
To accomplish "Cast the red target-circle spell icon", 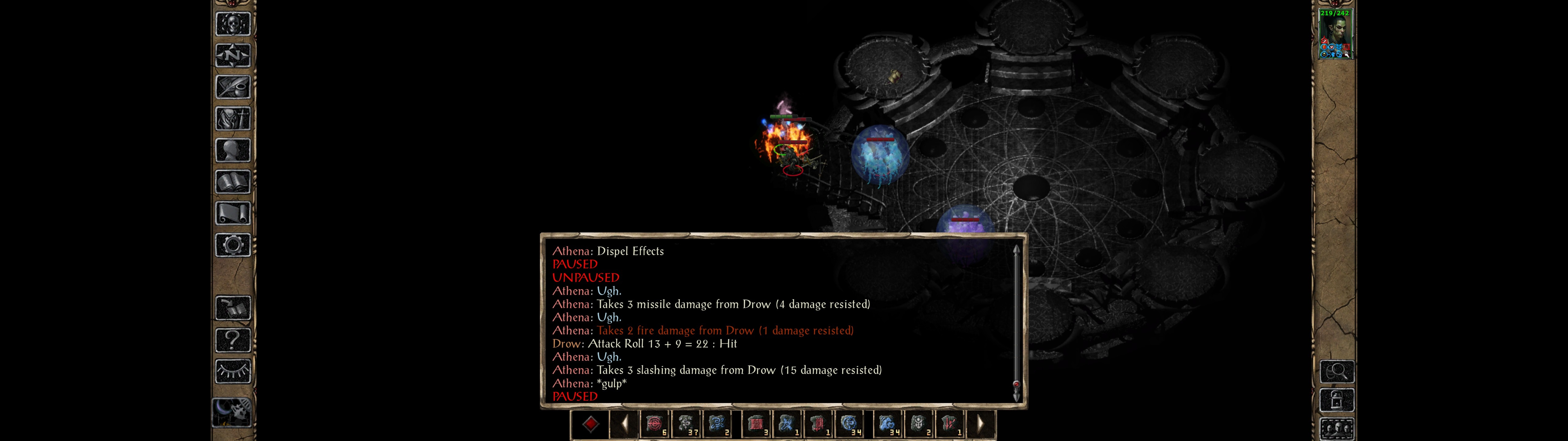I will tap(655, 424).
